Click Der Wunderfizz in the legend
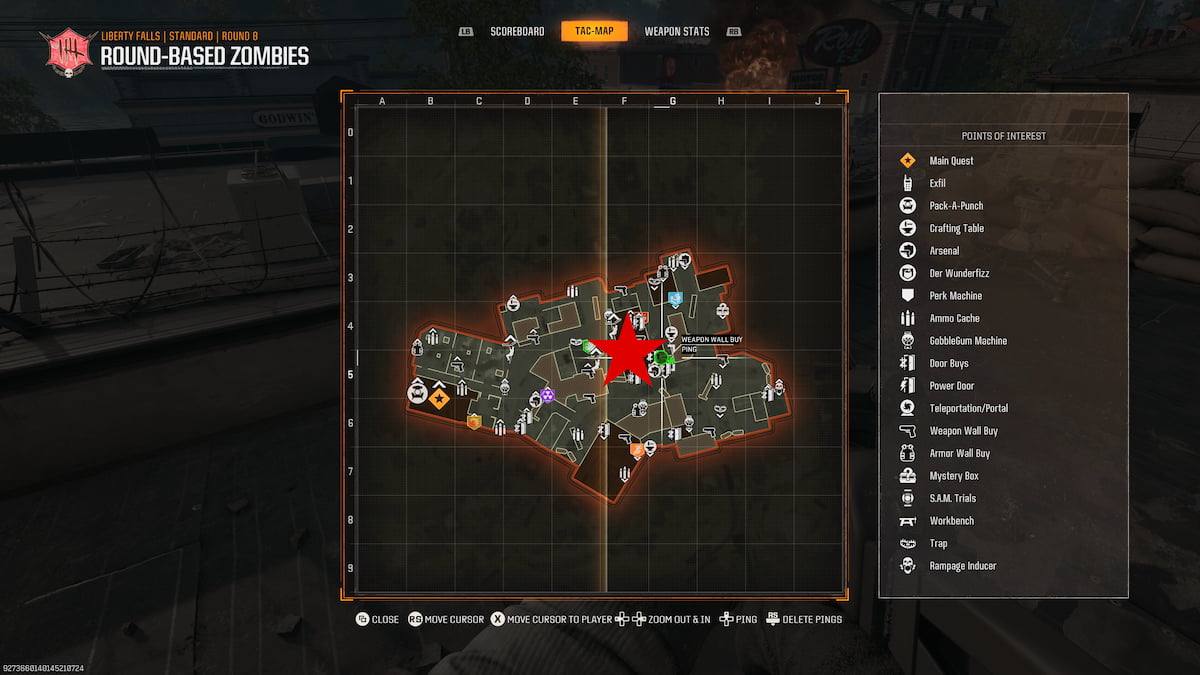 pos(959,273)
